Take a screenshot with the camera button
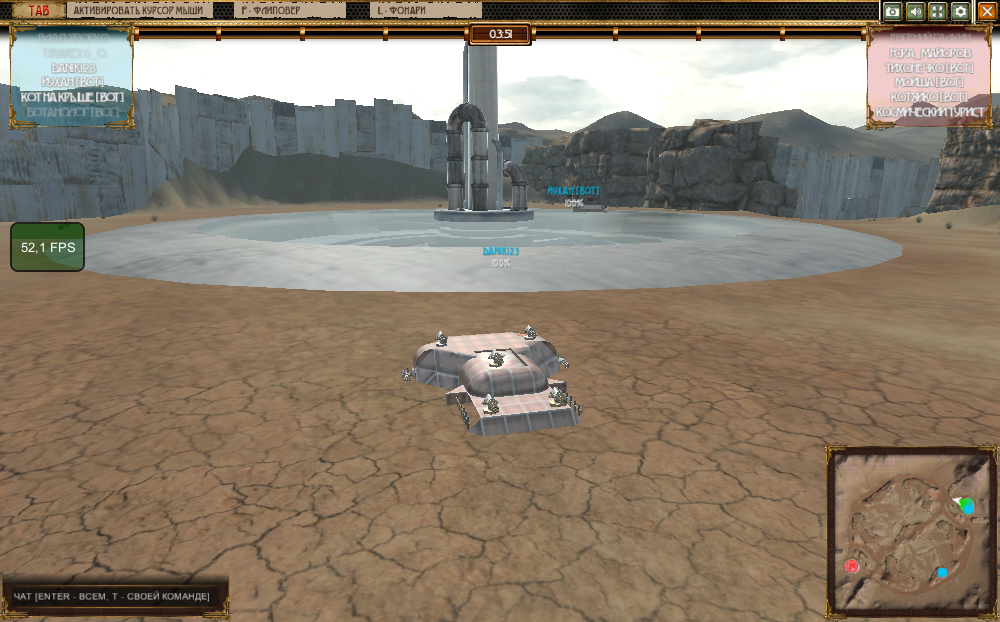This screenshot has width=1000, height=622. (893, 11)
